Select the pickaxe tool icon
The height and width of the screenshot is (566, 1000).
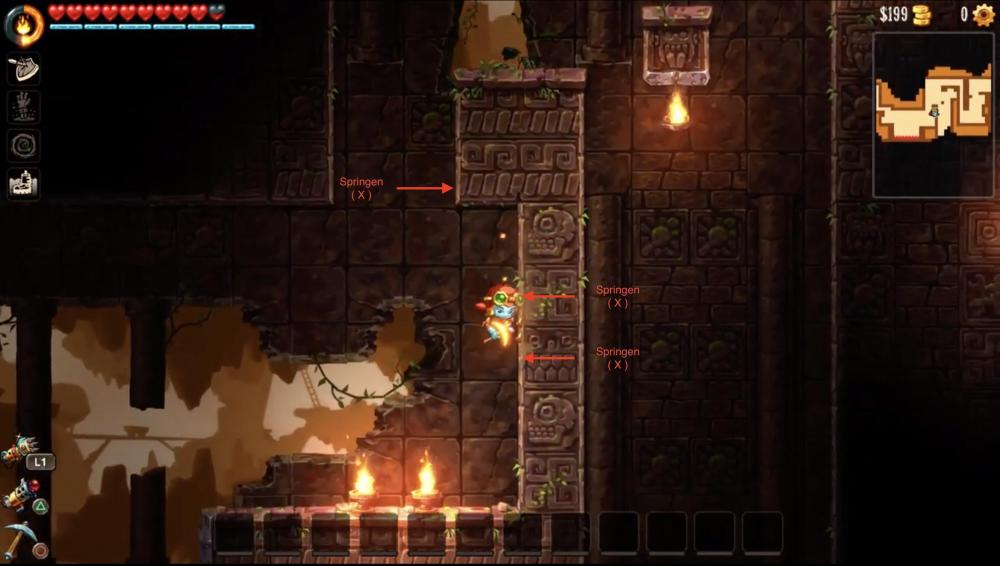click(x=20, y=539)
